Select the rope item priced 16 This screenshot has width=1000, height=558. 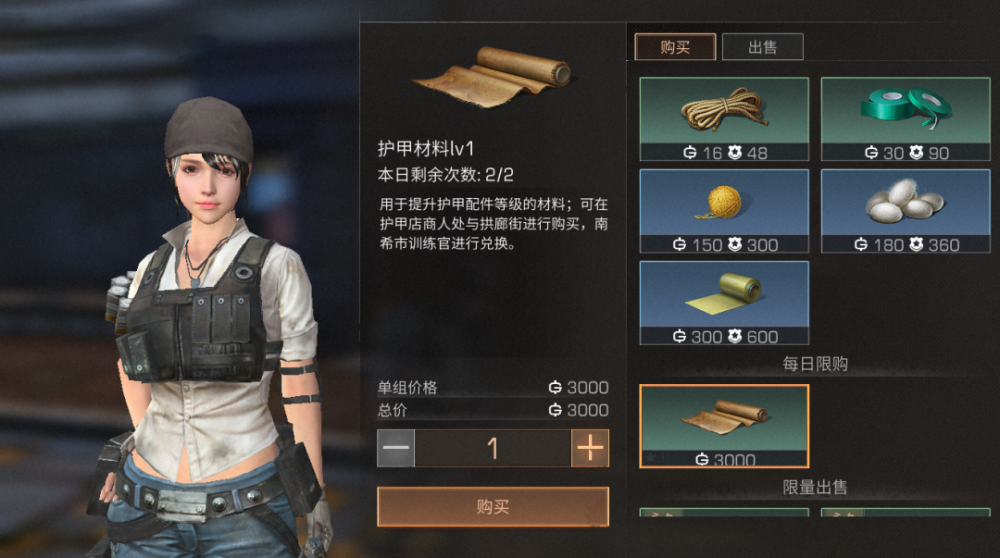tap(724, 119)
